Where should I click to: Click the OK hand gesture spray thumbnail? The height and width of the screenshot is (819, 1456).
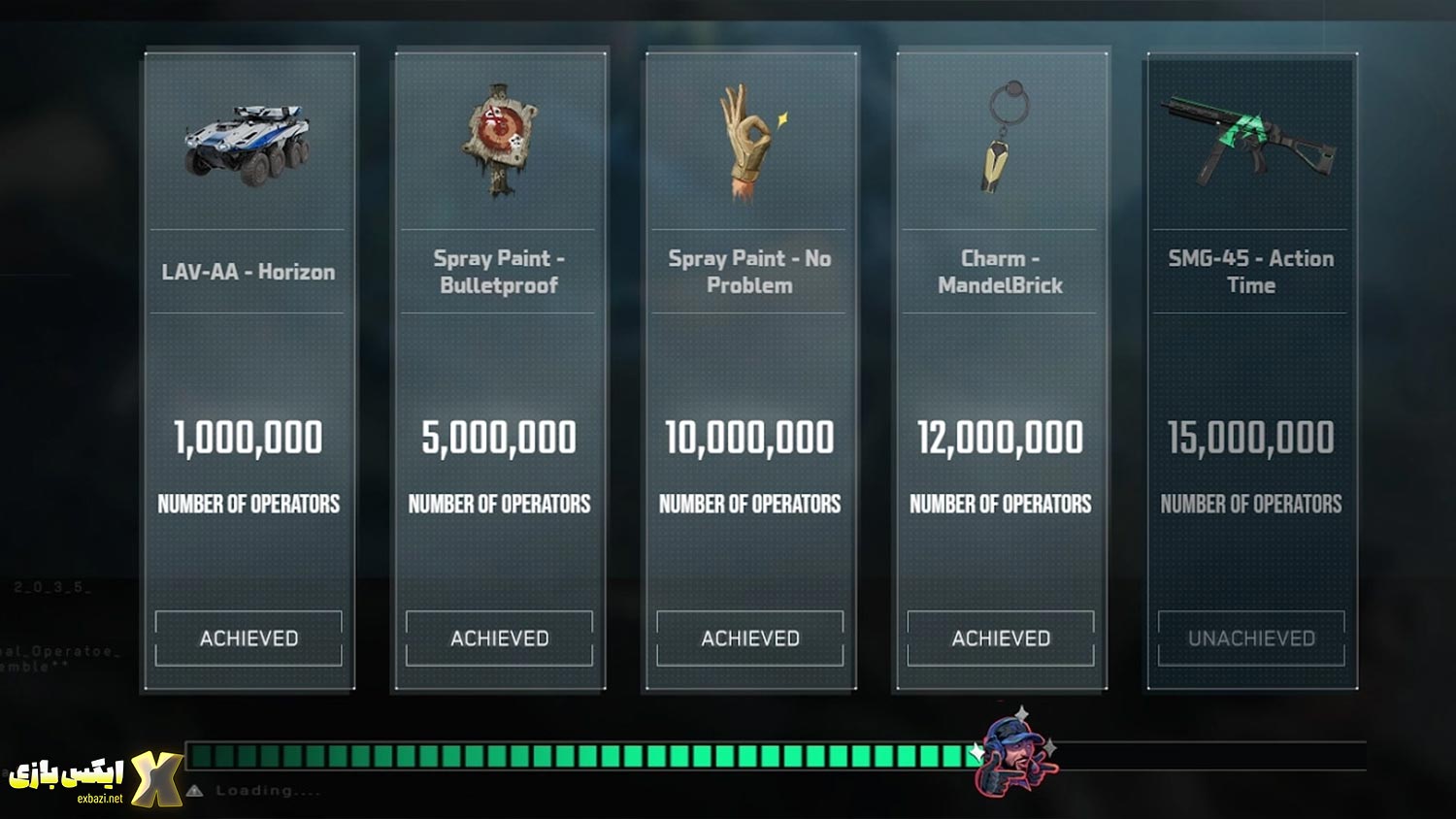point(749,142)
